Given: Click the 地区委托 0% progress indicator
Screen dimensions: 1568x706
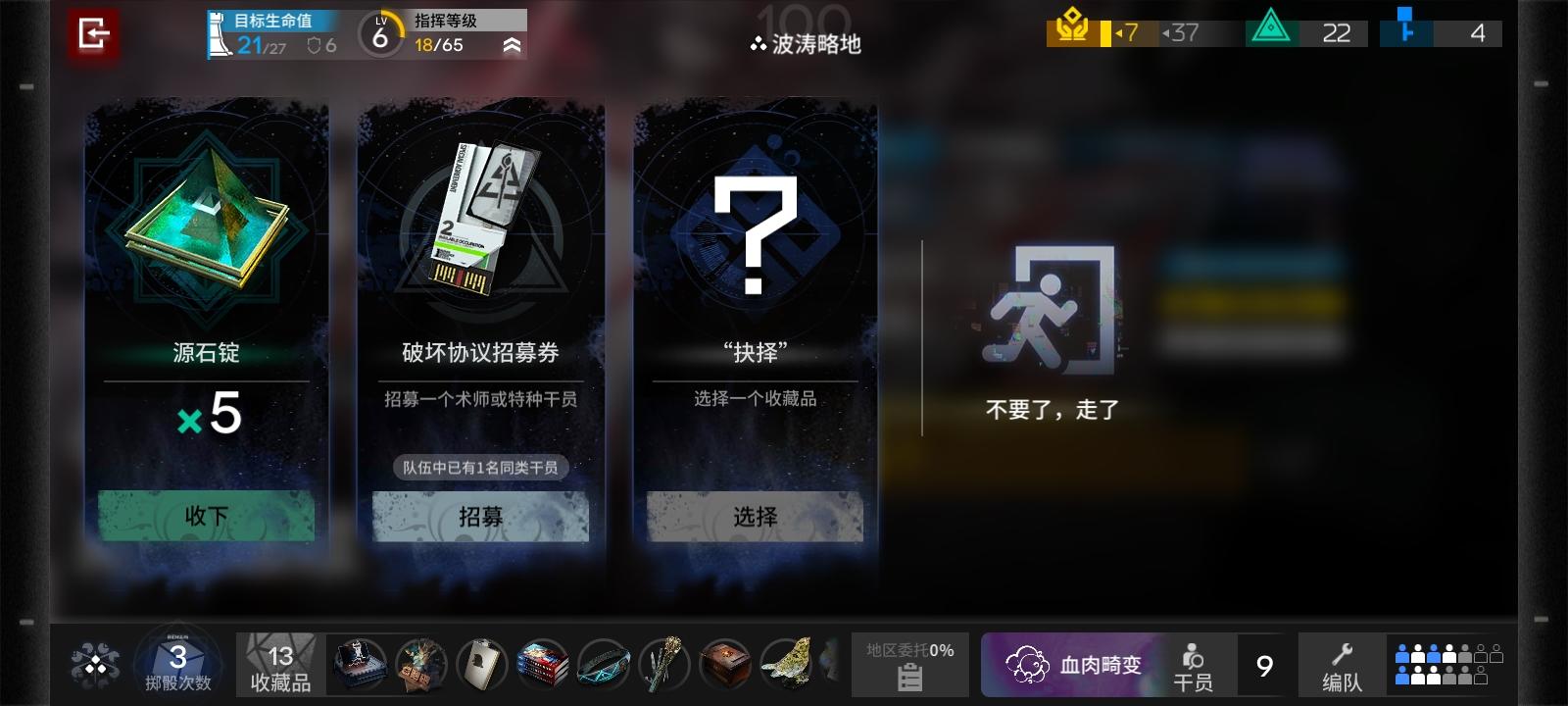Looking at the screenshot, I should point(909,649).
